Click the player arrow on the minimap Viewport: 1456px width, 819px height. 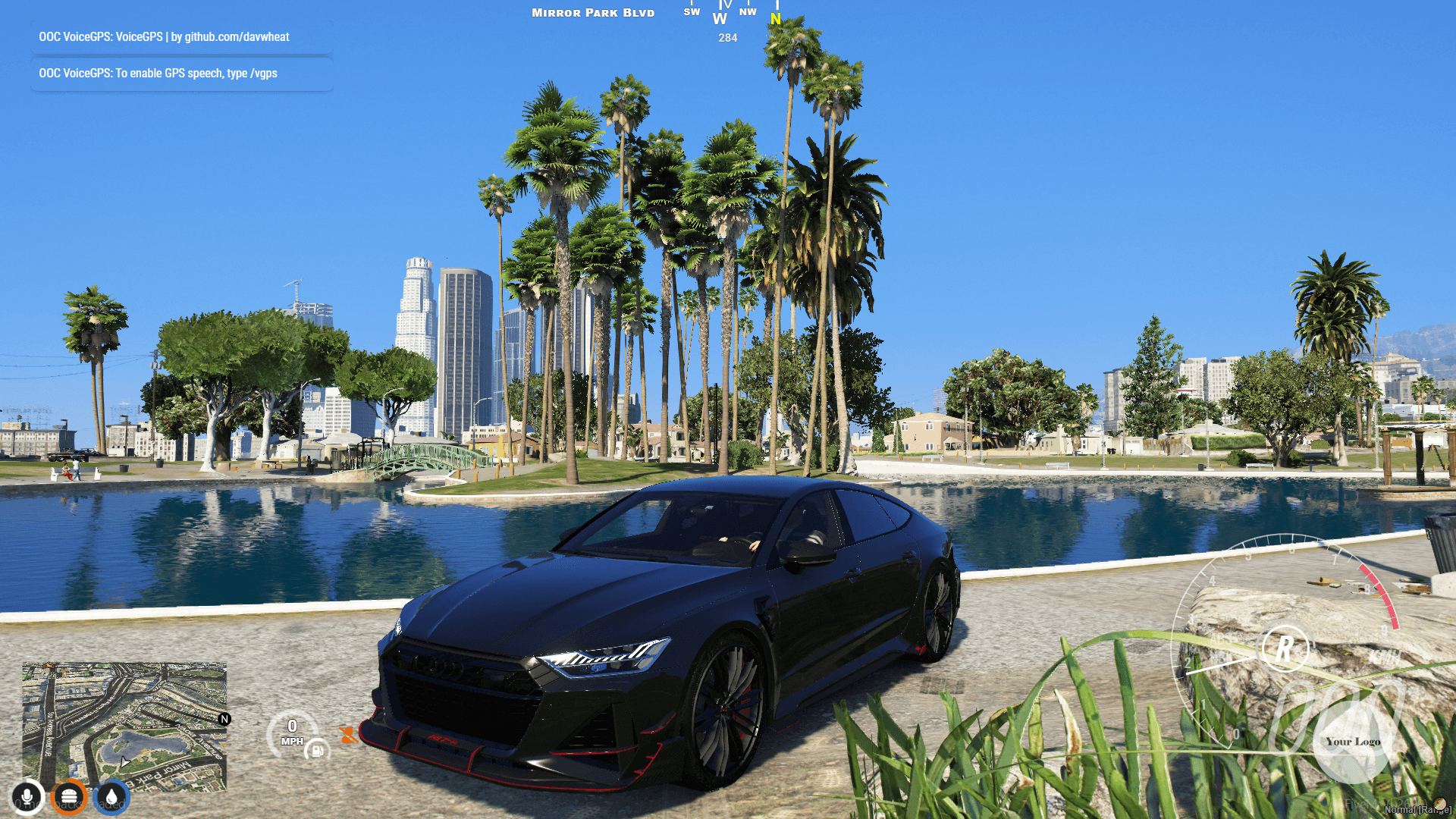[125, 762]
